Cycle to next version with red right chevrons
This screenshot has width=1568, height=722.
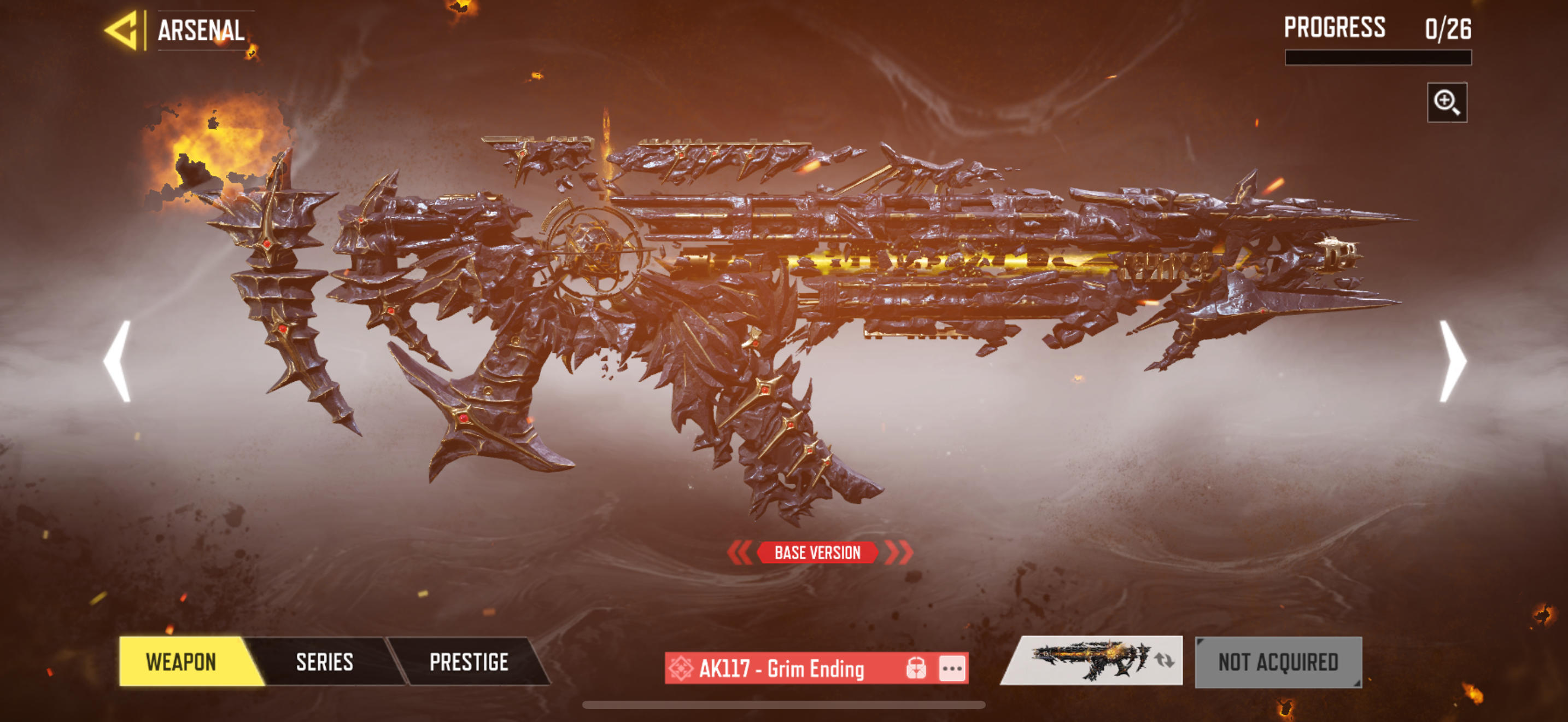click(x=898, y=553)
